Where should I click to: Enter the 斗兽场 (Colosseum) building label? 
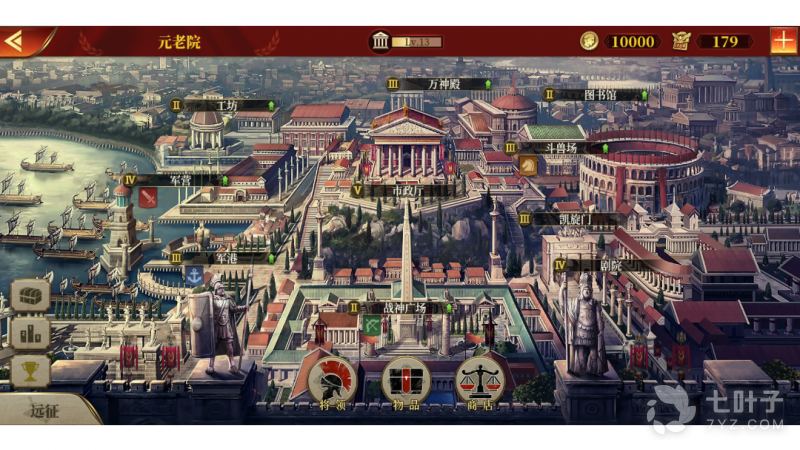click(562, 147)
